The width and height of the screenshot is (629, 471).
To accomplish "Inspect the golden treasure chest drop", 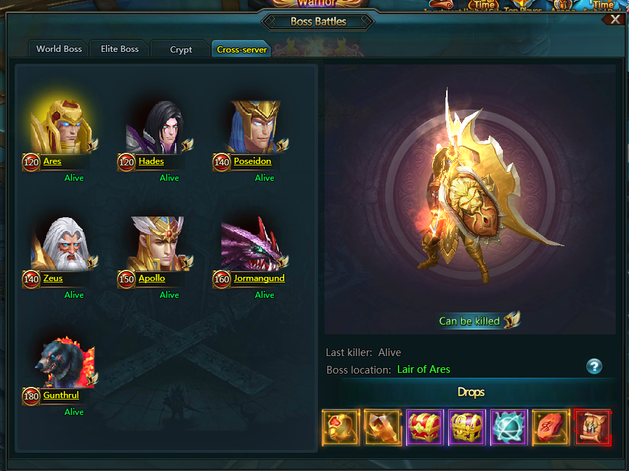I will tap(467, 427).
